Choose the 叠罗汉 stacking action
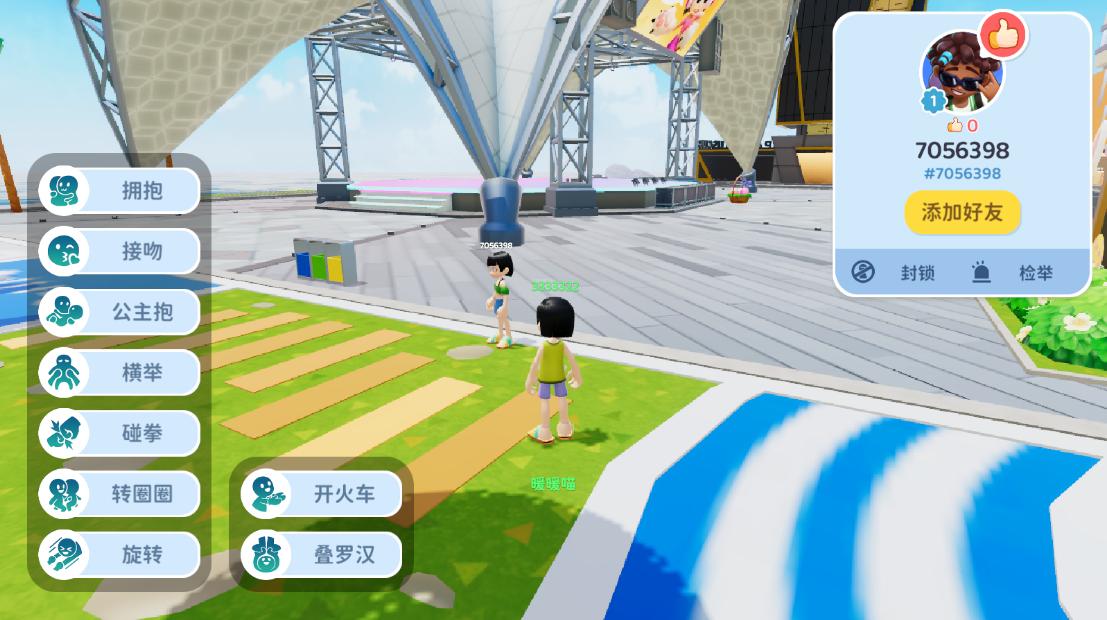The width and height of the screenshot is (1107, 620). (322, 555)
